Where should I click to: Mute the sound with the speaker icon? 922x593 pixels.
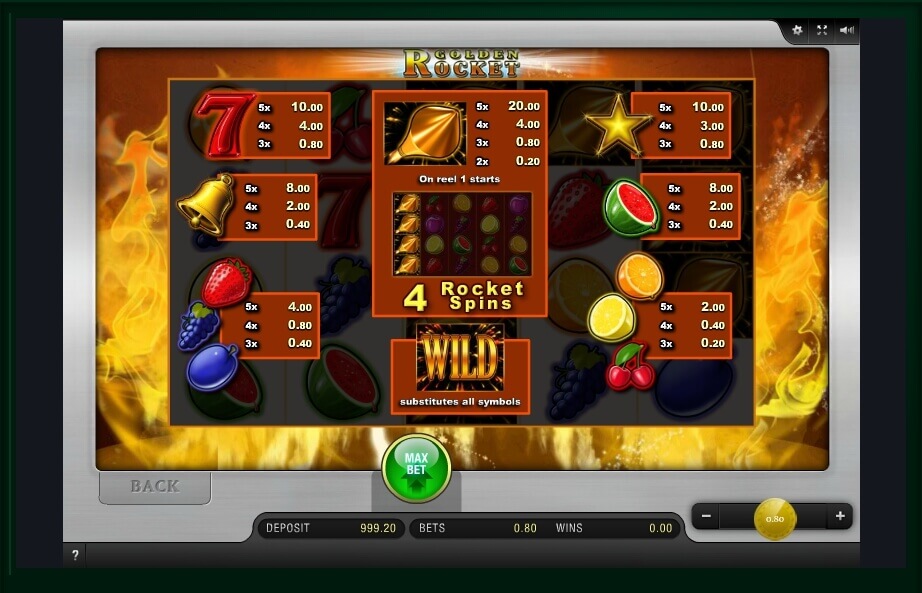click(x=847, y=30)
